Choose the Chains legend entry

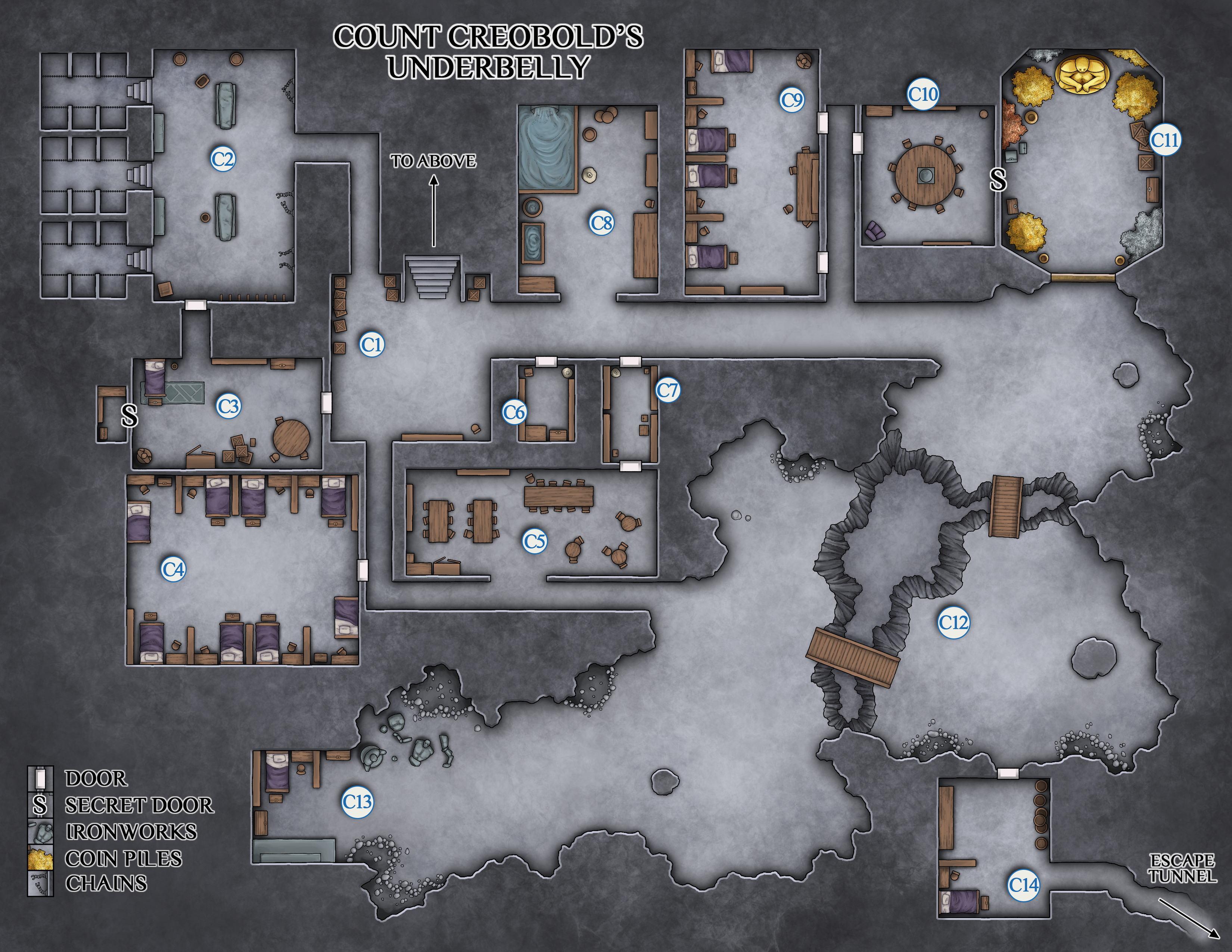(106, 883)
